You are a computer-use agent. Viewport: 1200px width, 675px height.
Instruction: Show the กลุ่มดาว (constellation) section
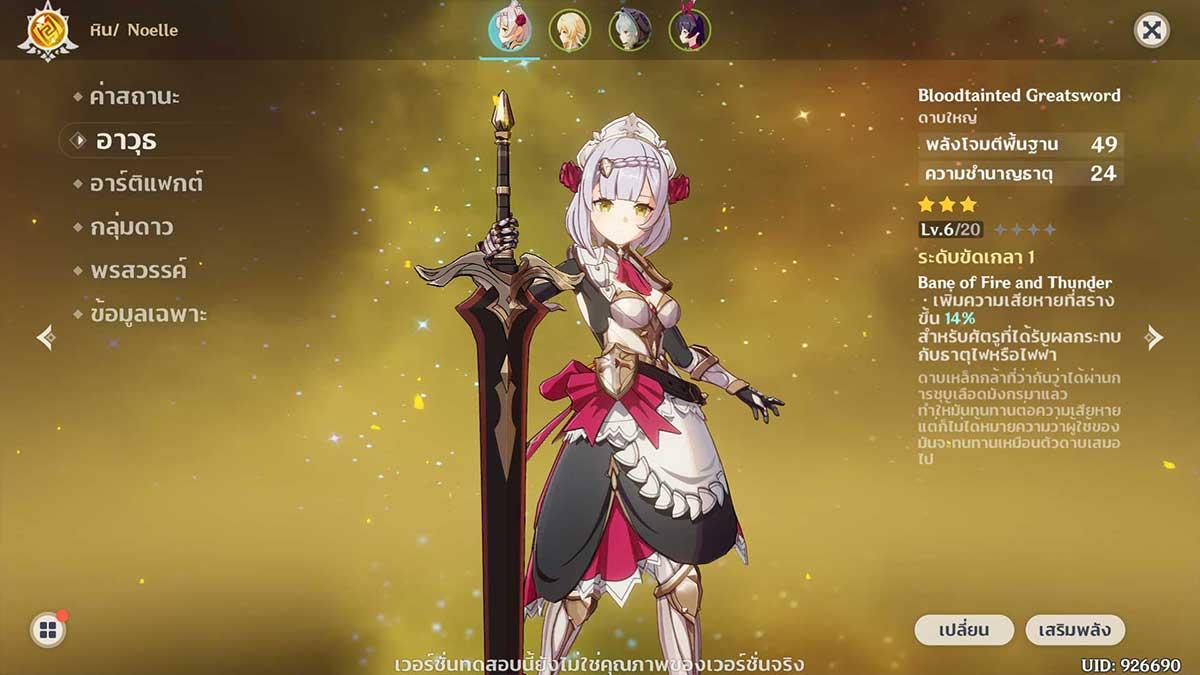pyautogui.click(x=130, y=227)
